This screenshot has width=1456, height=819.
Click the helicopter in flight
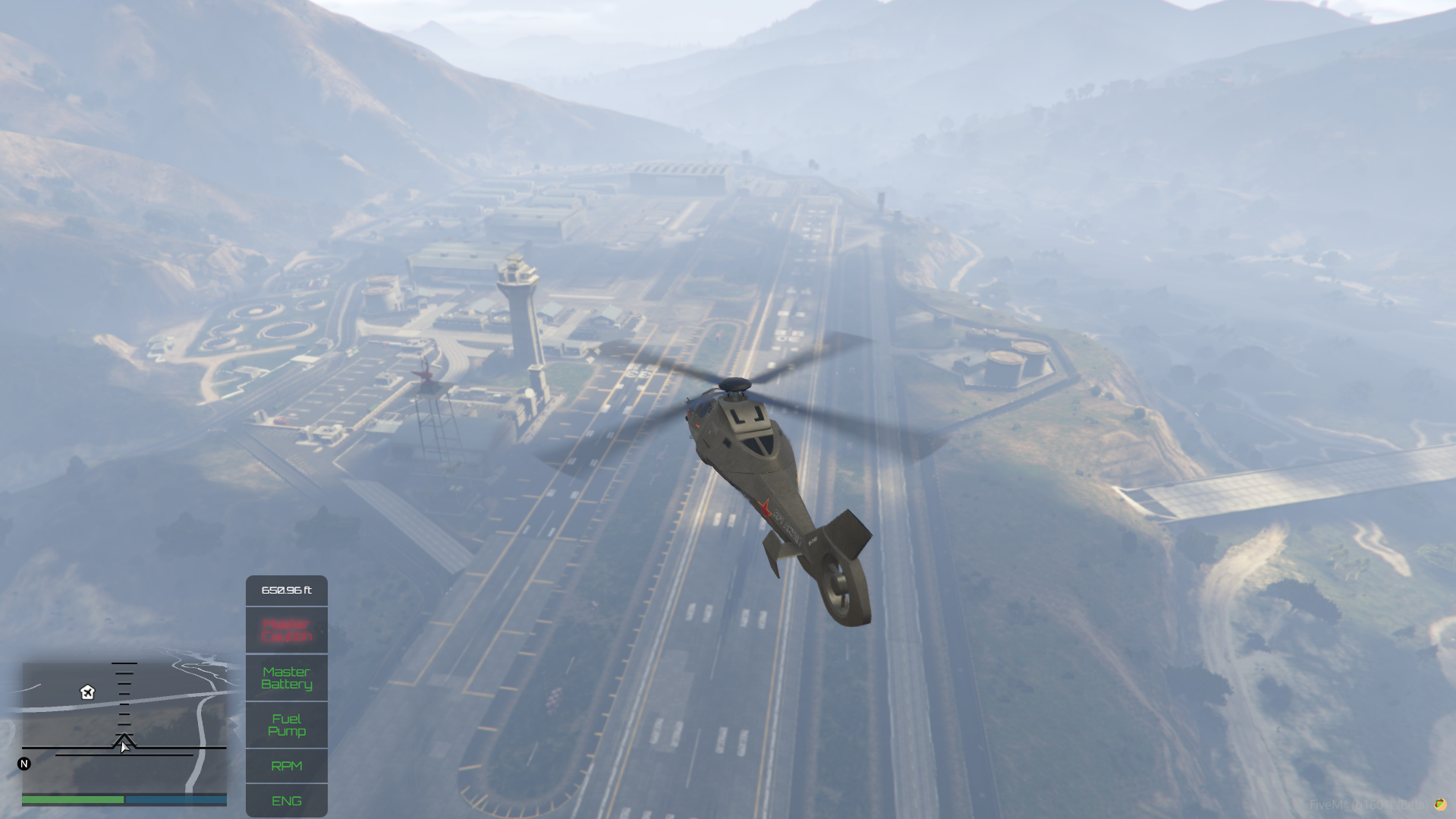[x=759, y=471]
